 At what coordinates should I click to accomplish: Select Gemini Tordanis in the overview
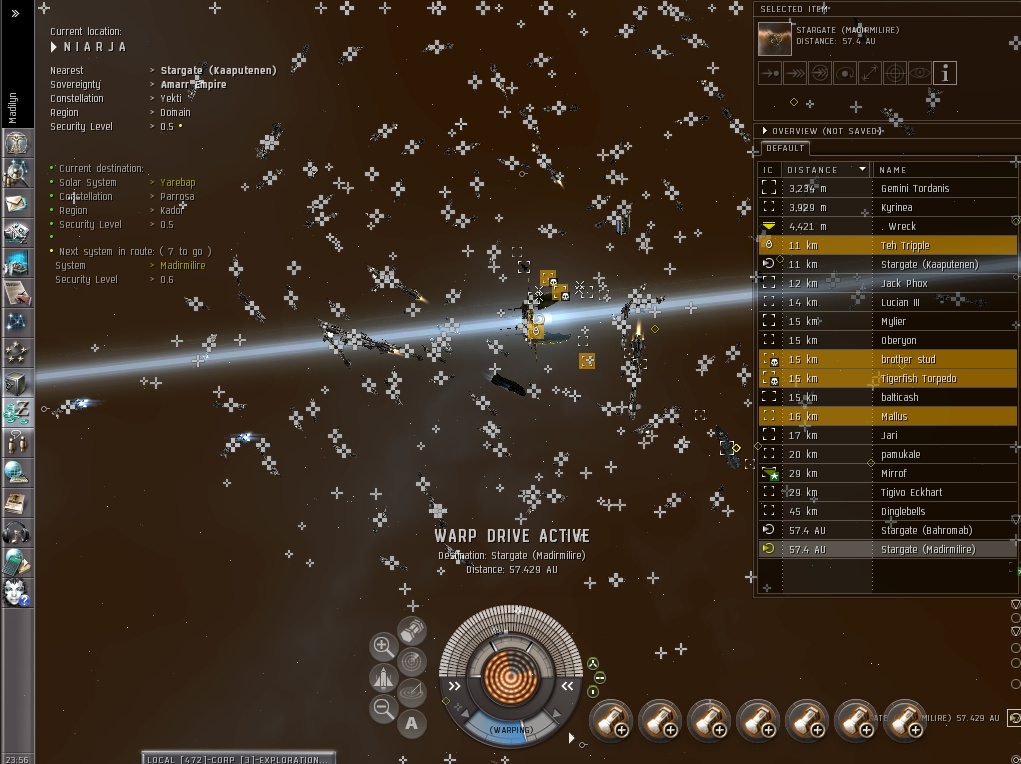coord(914,188)
